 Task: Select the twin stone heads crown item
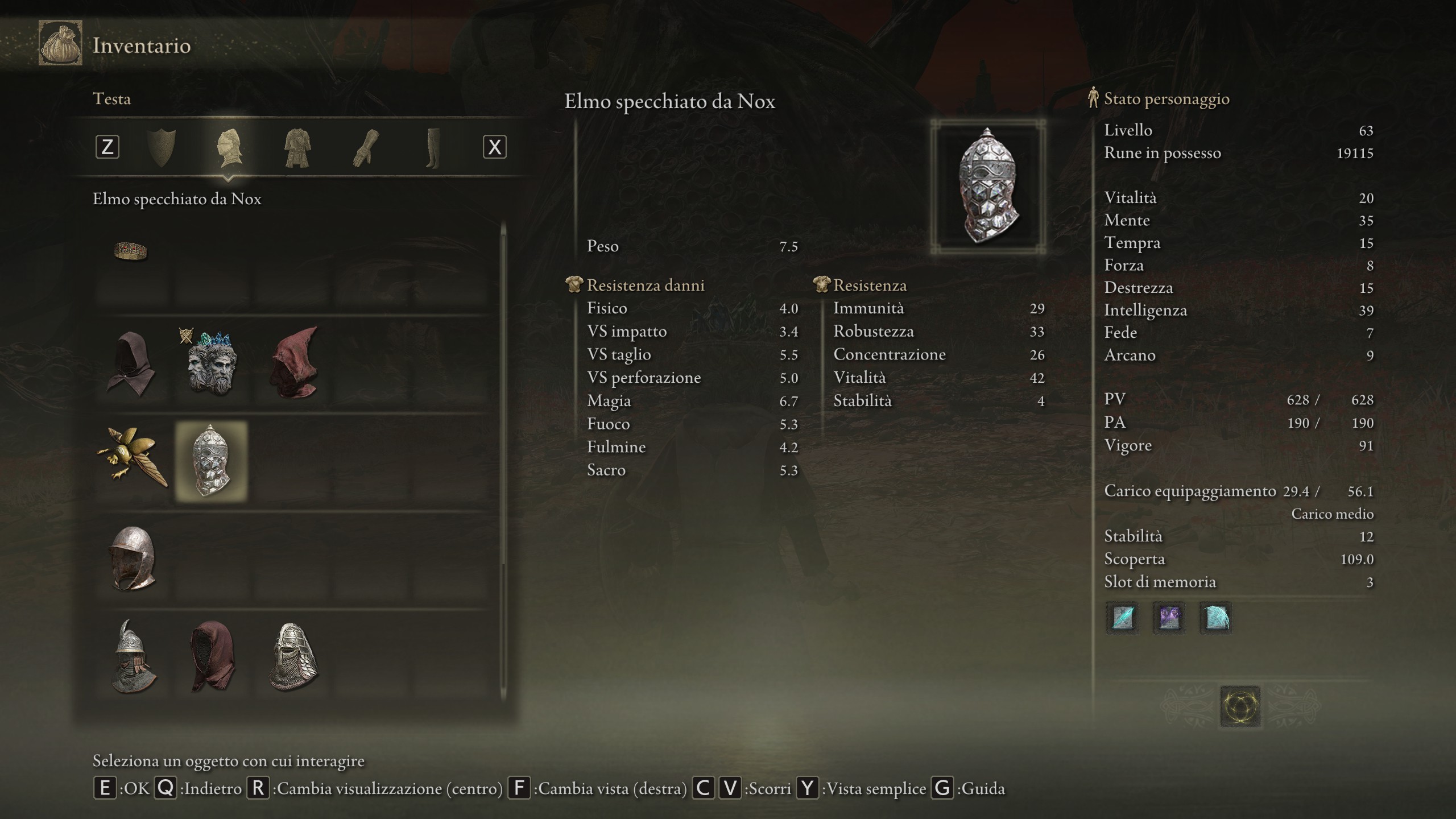click(211, 364)
